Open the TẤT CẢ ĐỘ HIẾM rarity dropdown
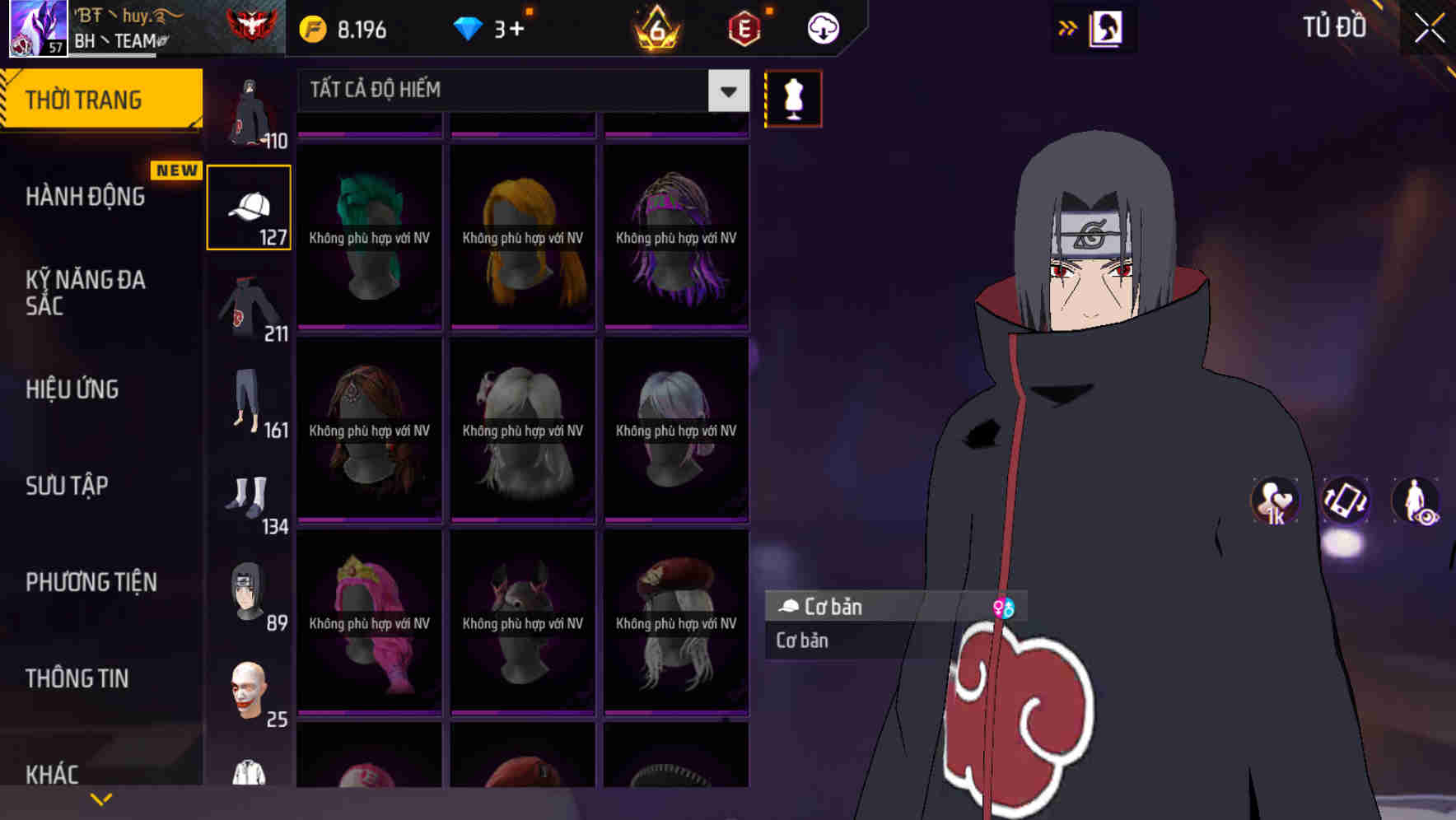Image resolution: width=1456 pixels, height=820 pixels. tap(511, 89)
